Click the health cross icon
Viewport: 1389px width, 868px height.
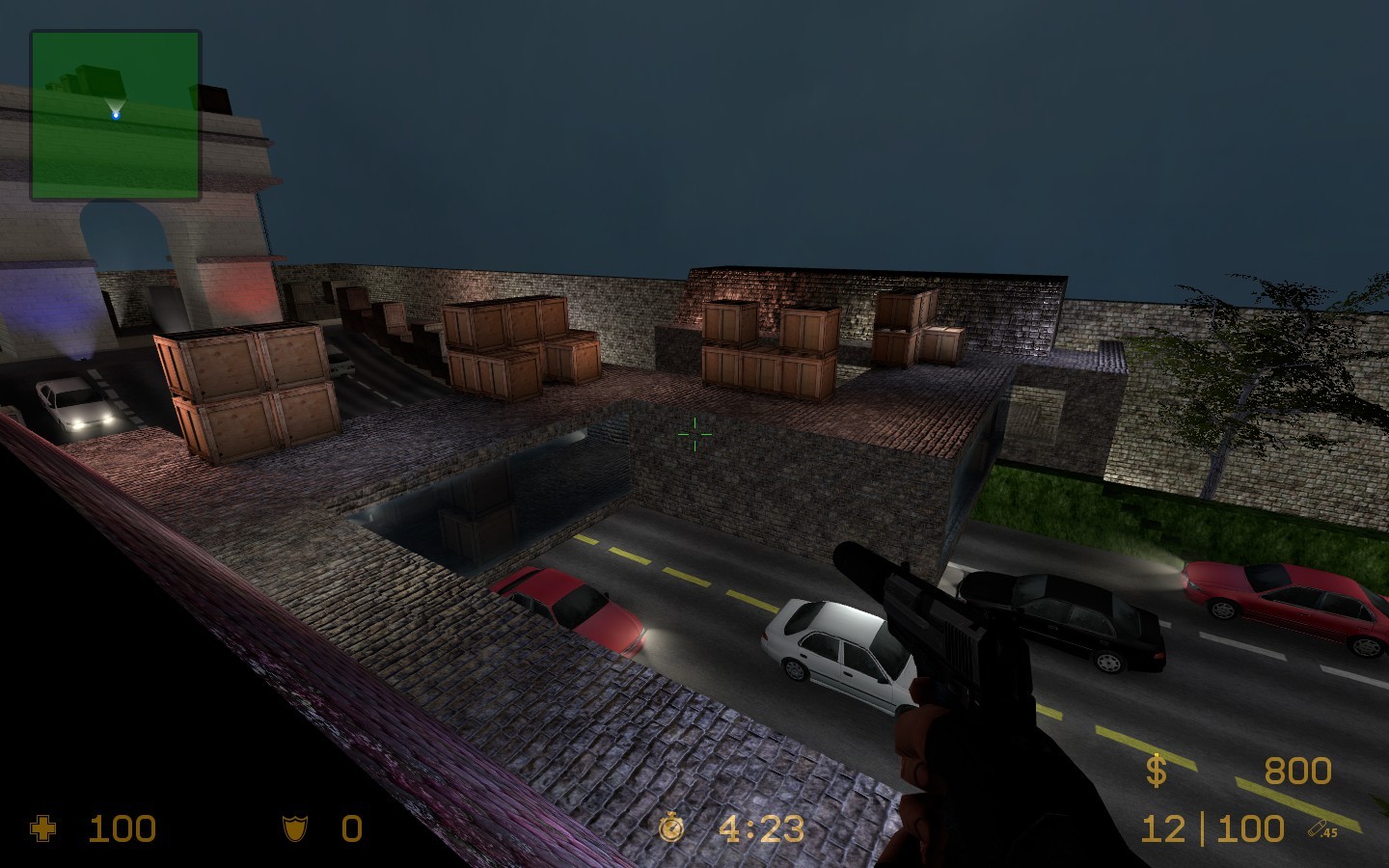coord(42,827)
